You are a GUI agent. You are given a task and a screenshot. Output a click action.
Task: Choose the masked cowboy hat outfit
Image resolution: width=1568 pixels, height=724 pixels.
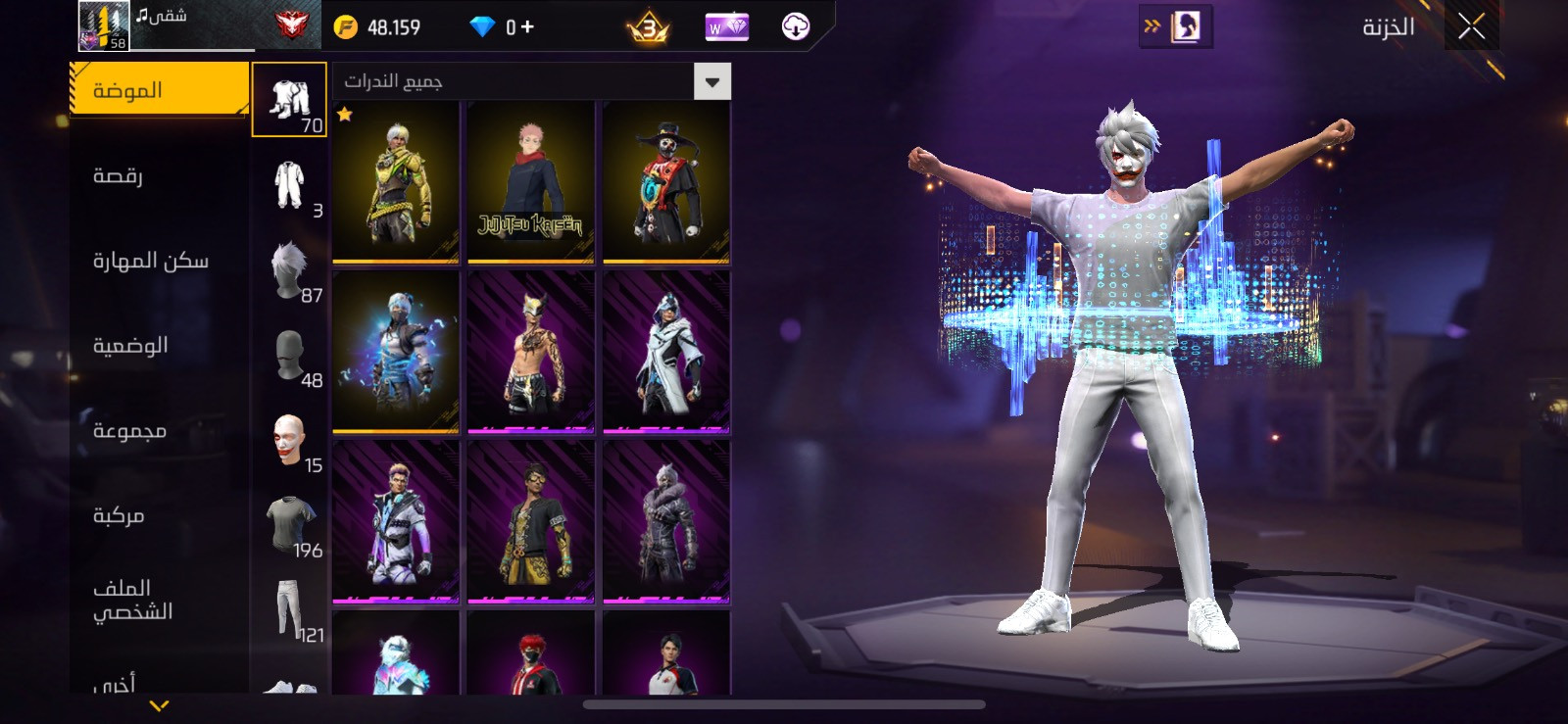point(665,182)
